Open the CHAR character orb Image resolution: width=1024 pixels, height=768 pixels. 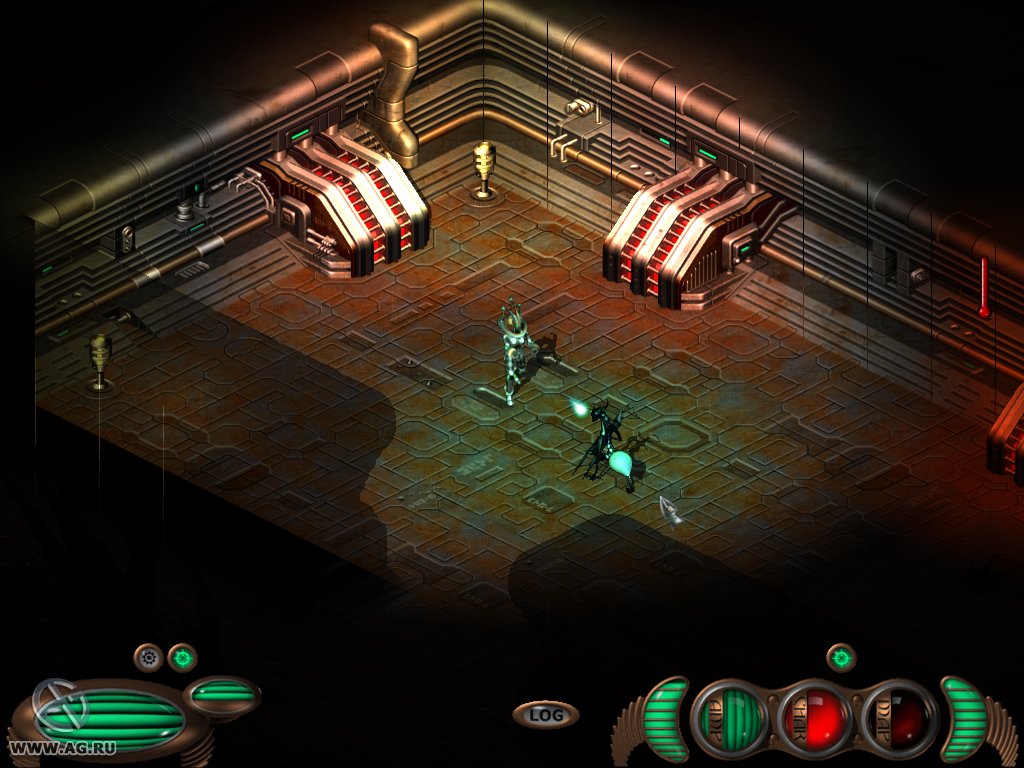(x=814, y=718)
